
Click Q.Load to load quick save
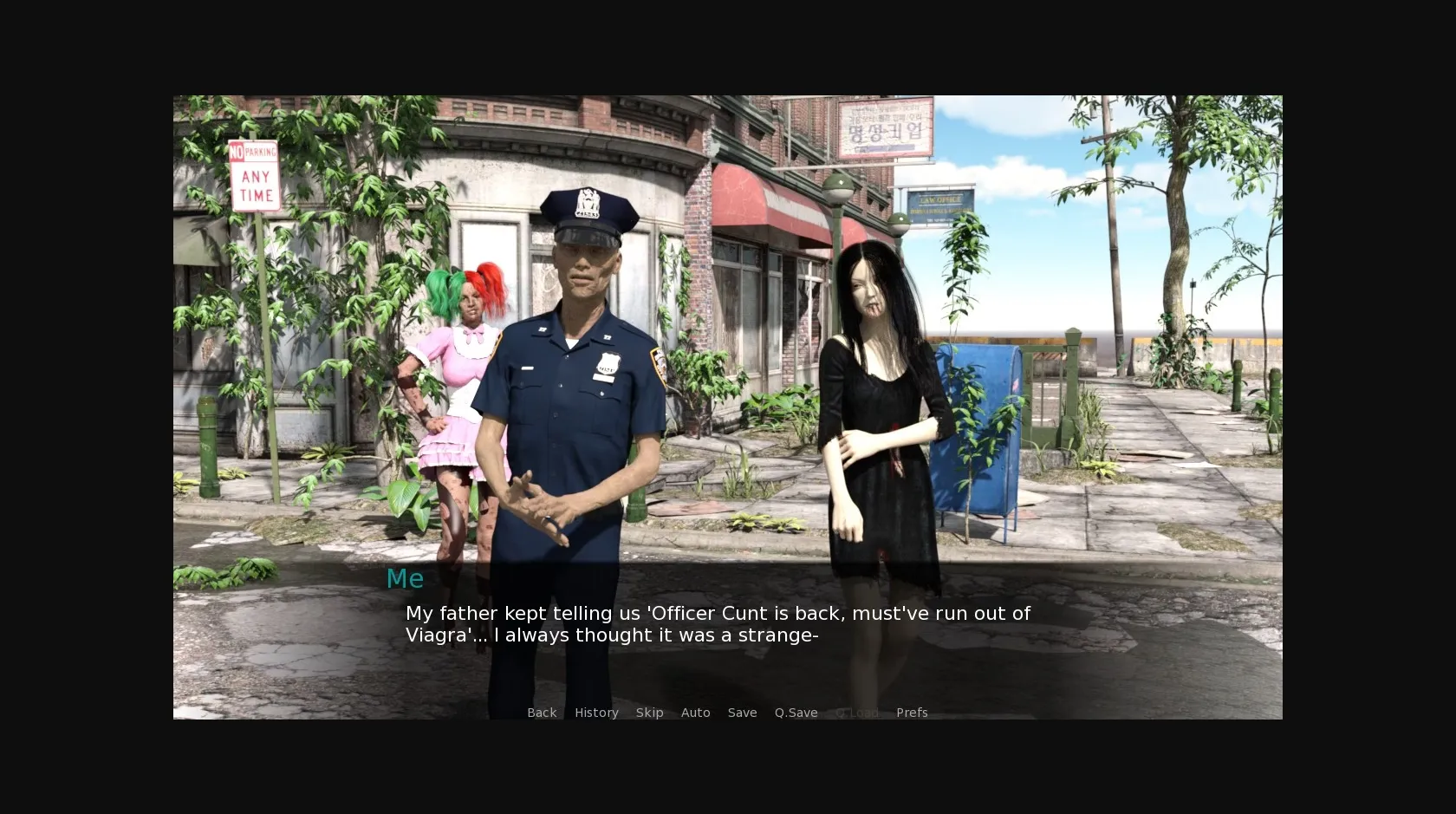(x=857, y=713)
